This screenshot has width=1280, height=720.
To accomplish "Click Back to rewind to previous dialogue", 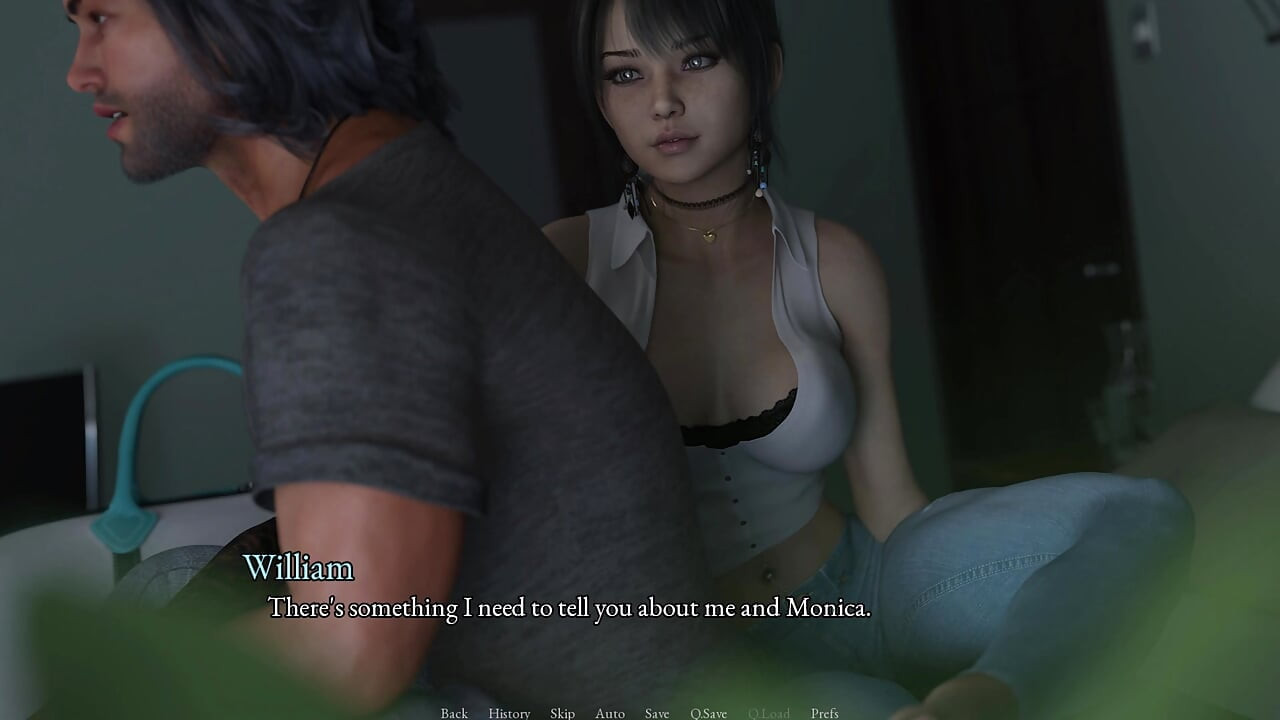I will point(453,713).
